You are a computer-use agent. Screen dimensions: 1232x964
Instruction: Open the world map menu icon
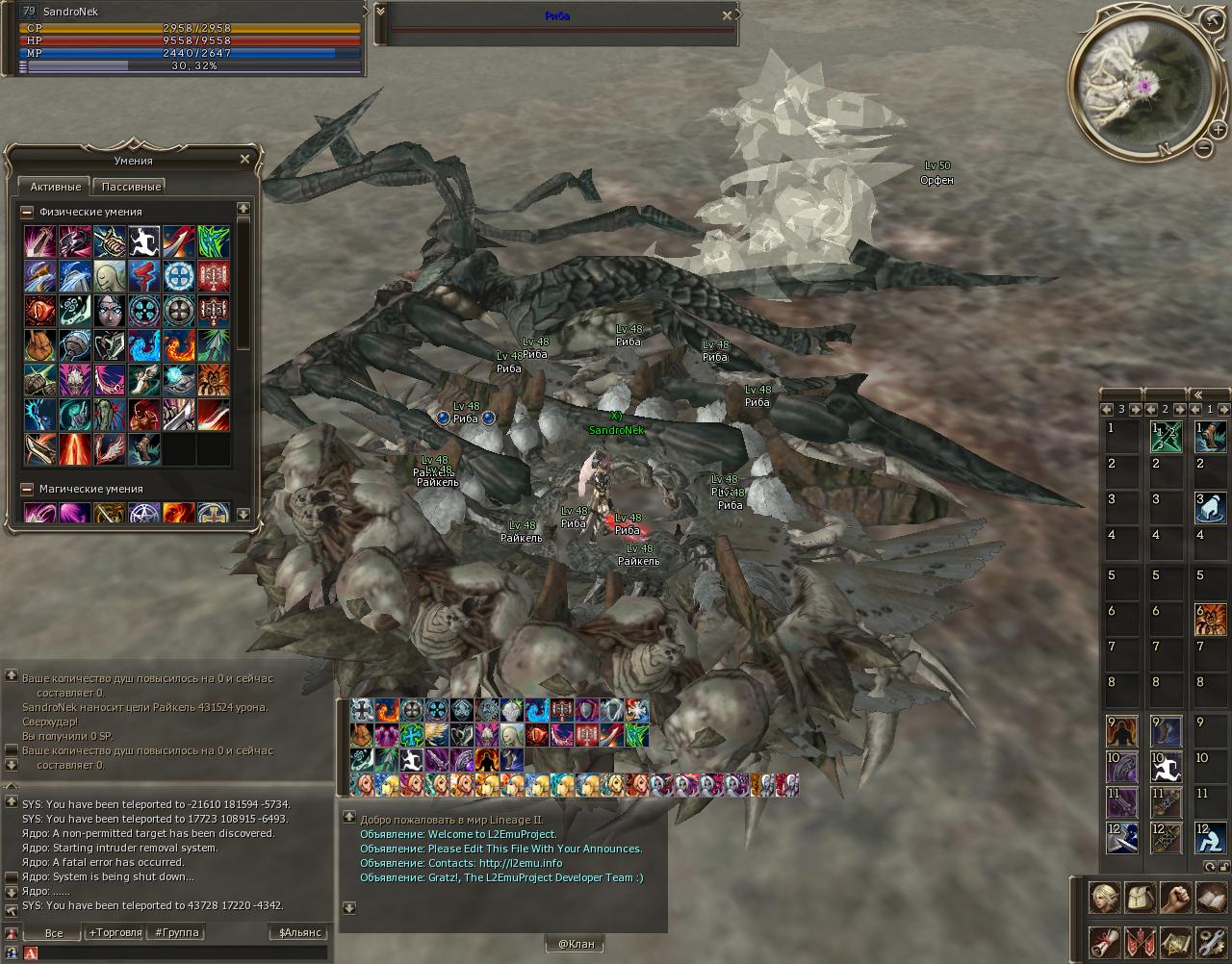[x=1175, y=941]
